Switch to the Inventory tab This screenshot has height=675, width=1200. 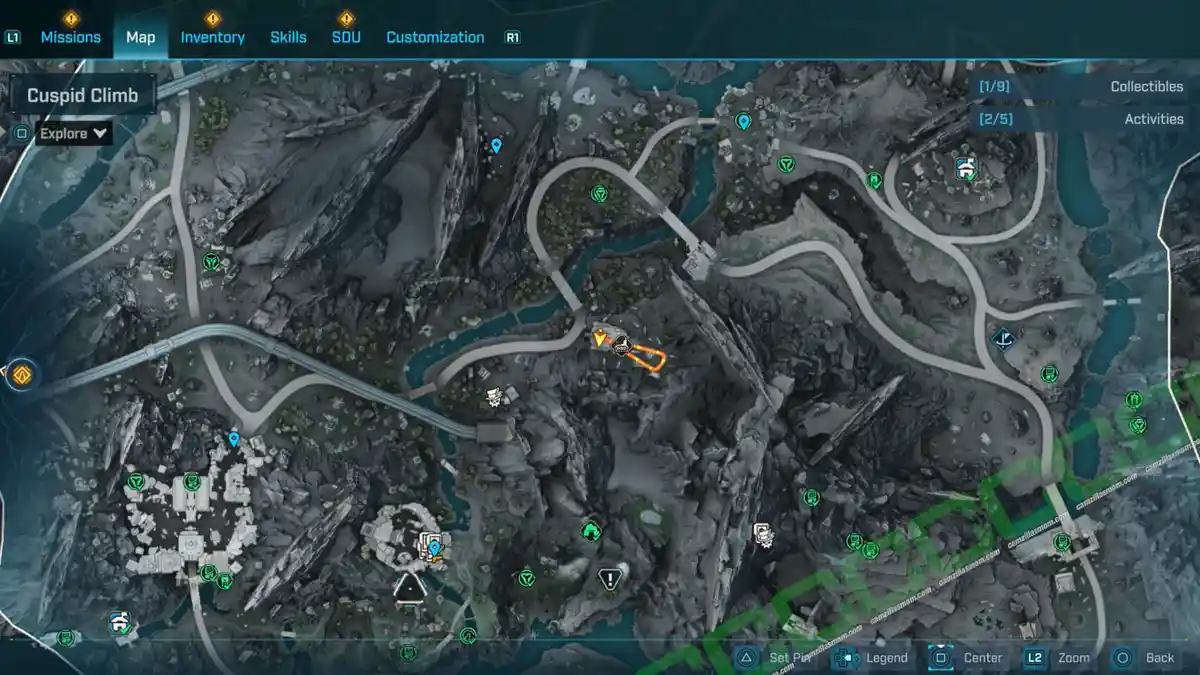[x=212, y=37]
